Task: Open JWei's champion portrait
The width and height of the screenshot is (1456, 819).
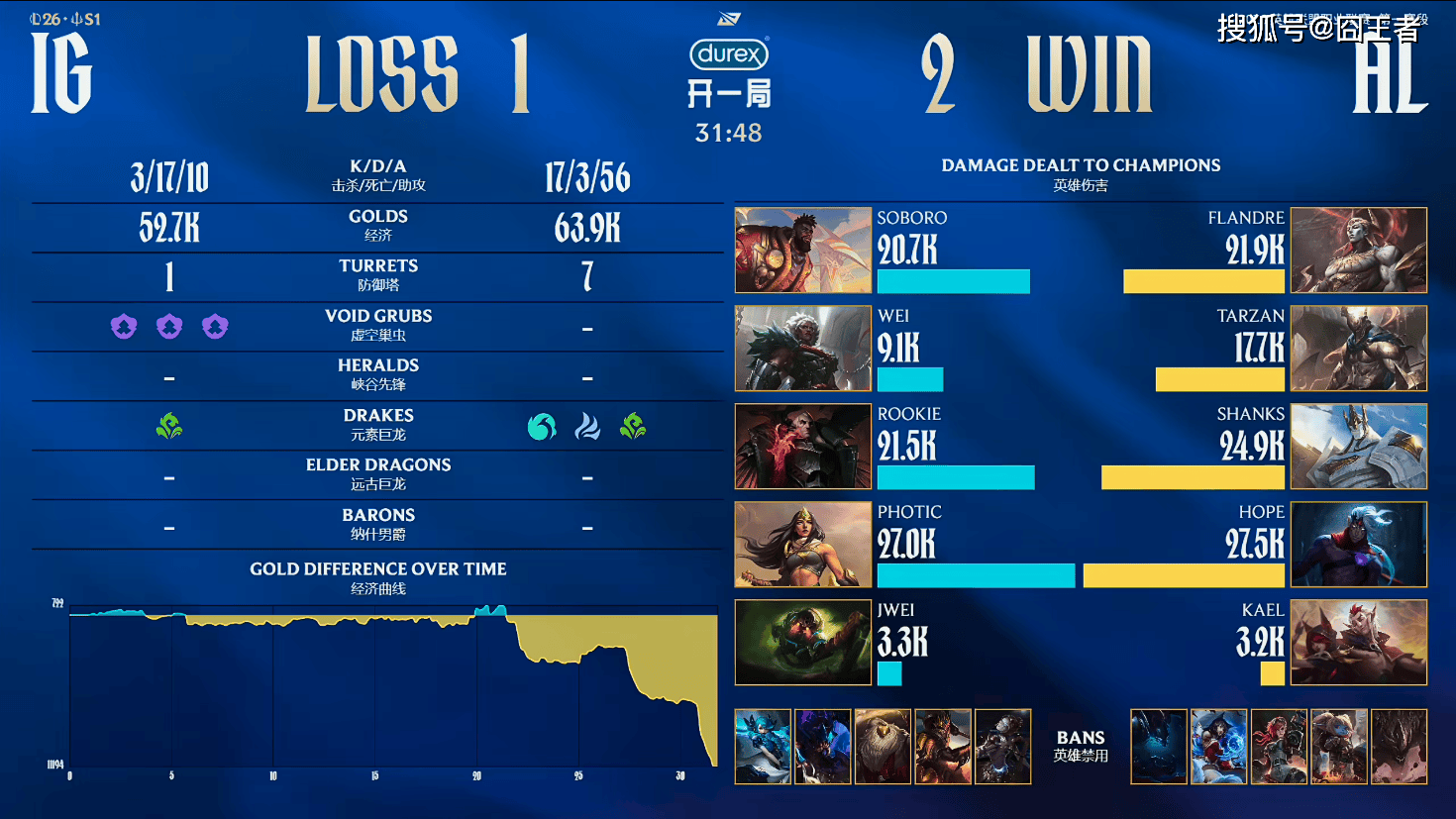Action: pos(803,642)
